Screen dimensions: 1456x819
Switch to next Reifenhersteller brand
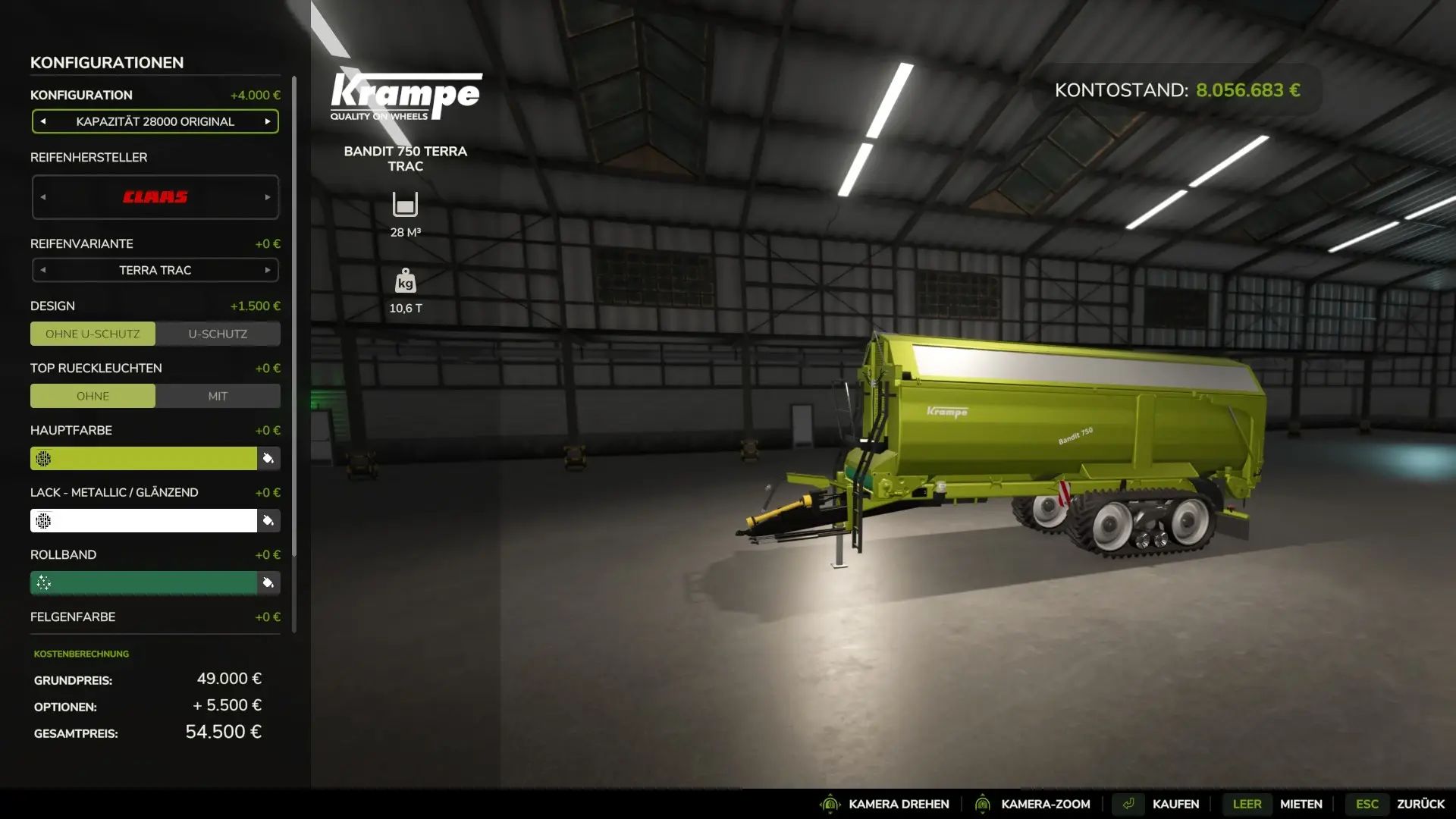pos(268,197)
